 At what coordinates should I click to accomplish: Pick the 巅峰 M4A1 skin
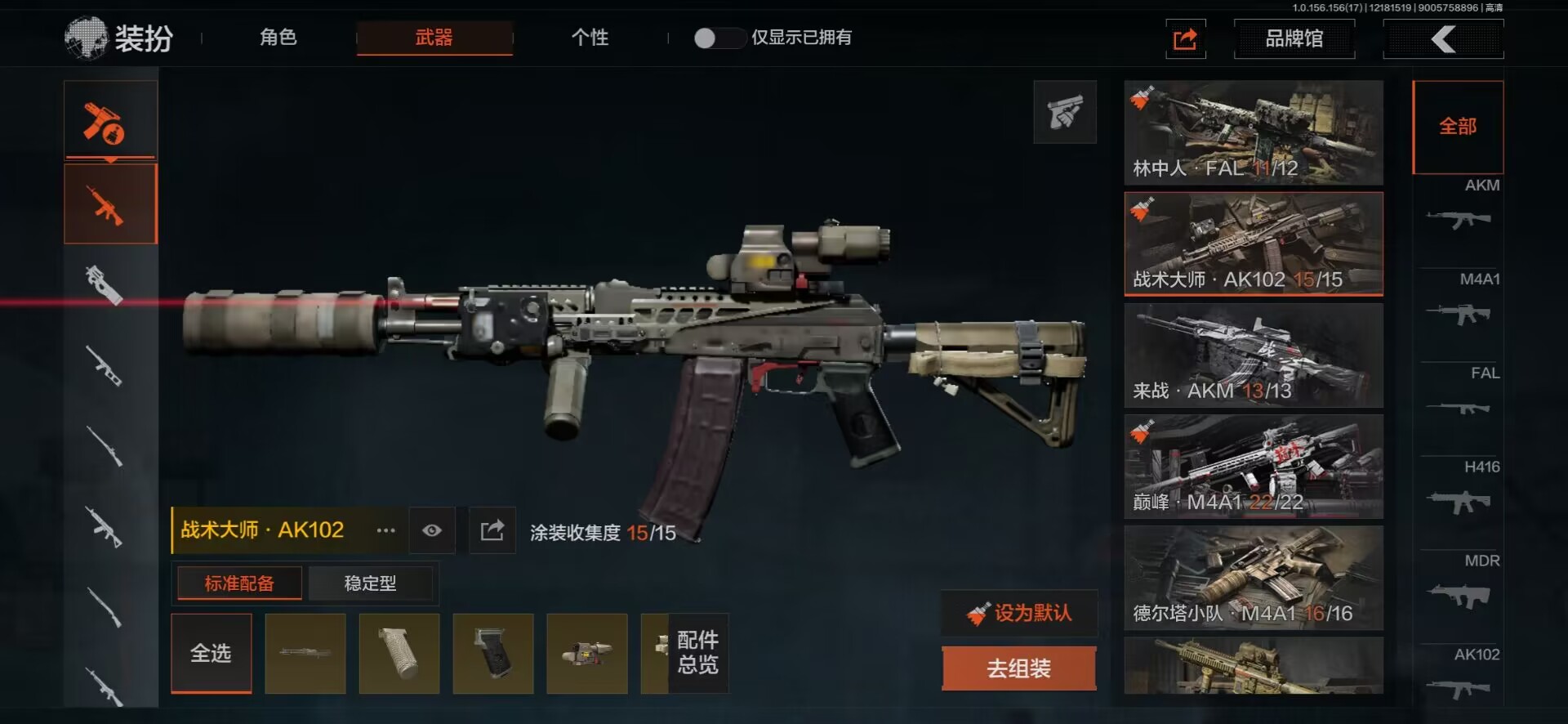[1253, 467]
